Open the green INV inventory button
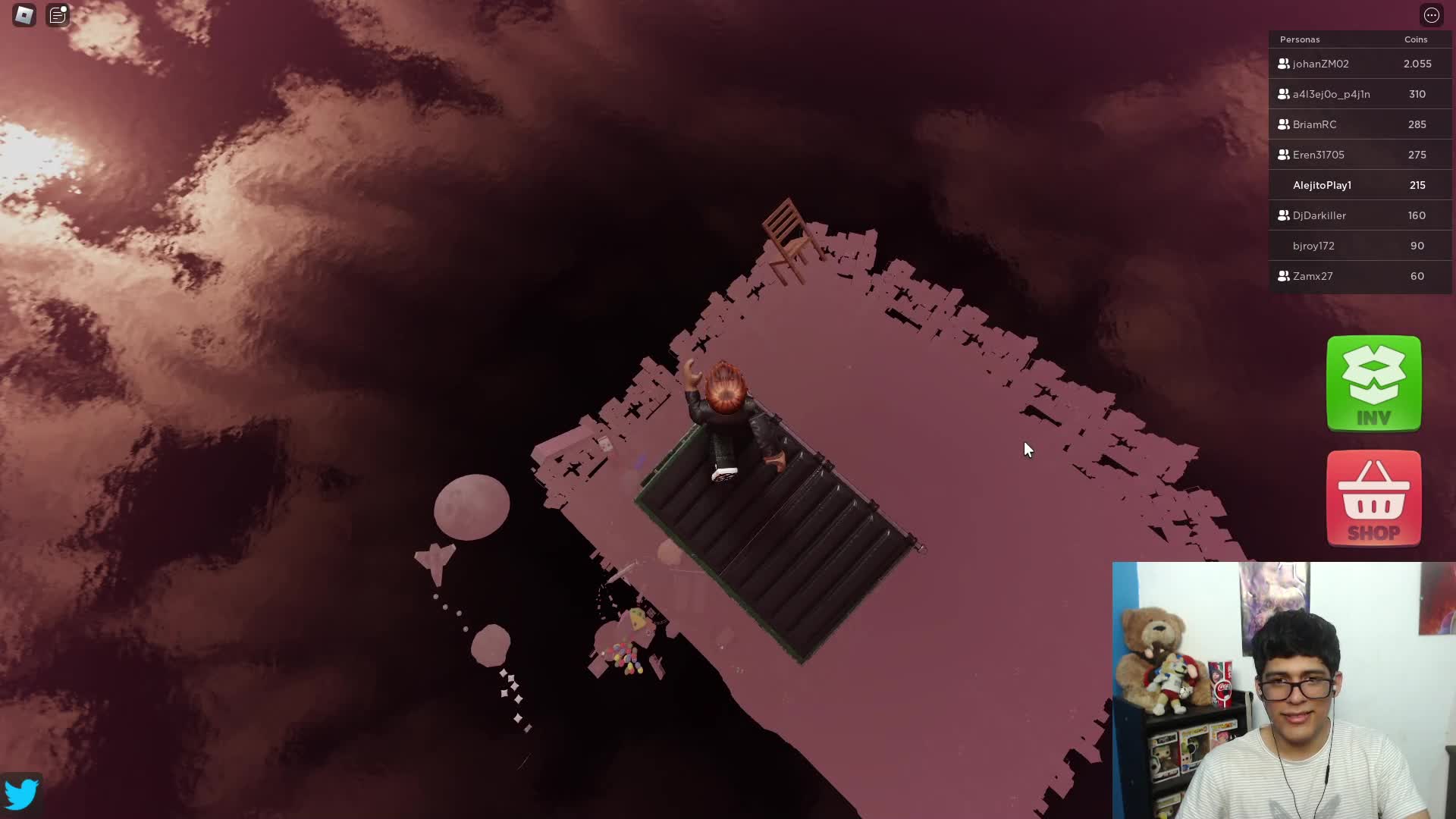 (x=1373, y=384)
